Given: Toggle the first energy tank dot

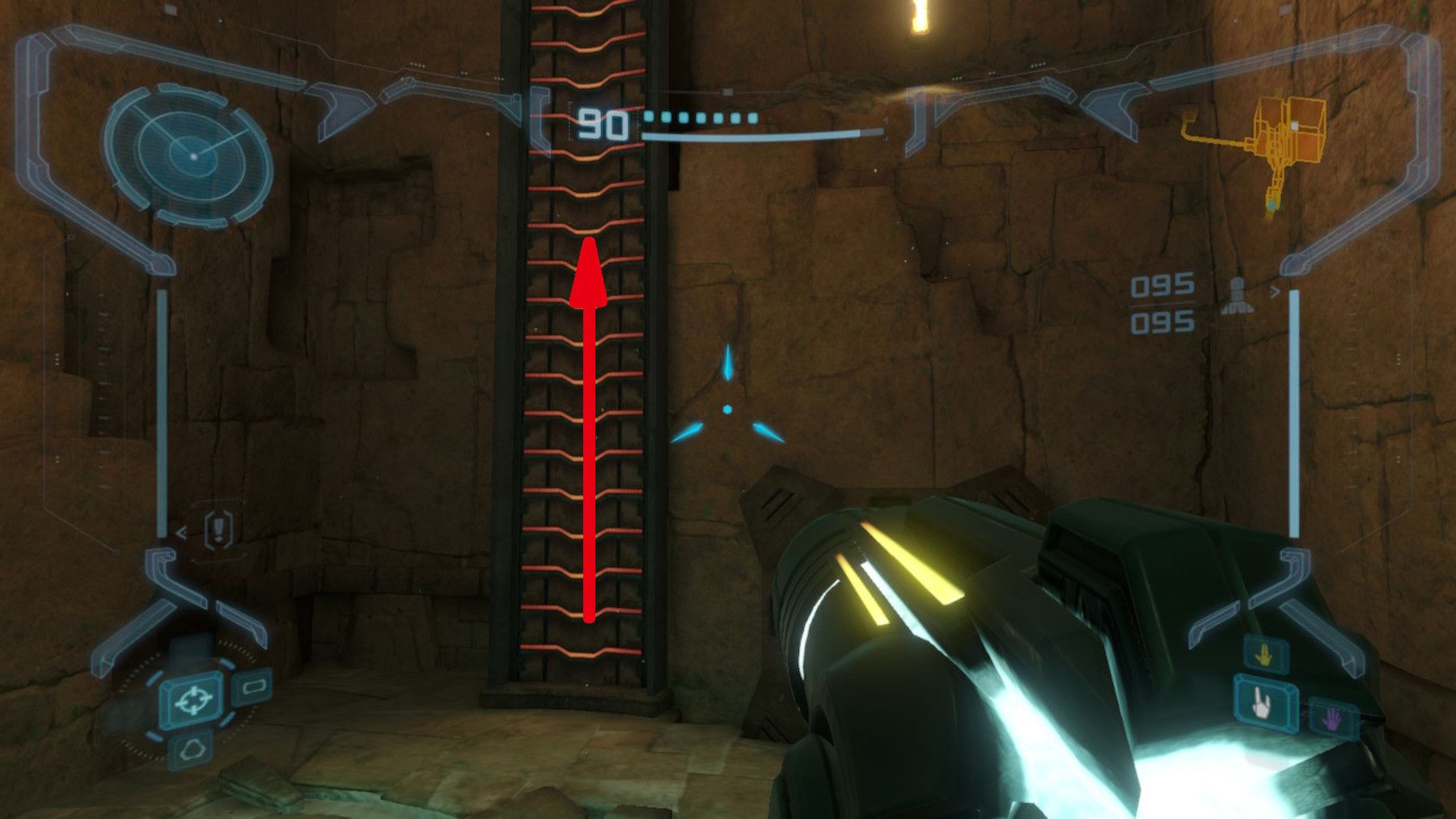Looking at the screenshot, I should 648,118.
